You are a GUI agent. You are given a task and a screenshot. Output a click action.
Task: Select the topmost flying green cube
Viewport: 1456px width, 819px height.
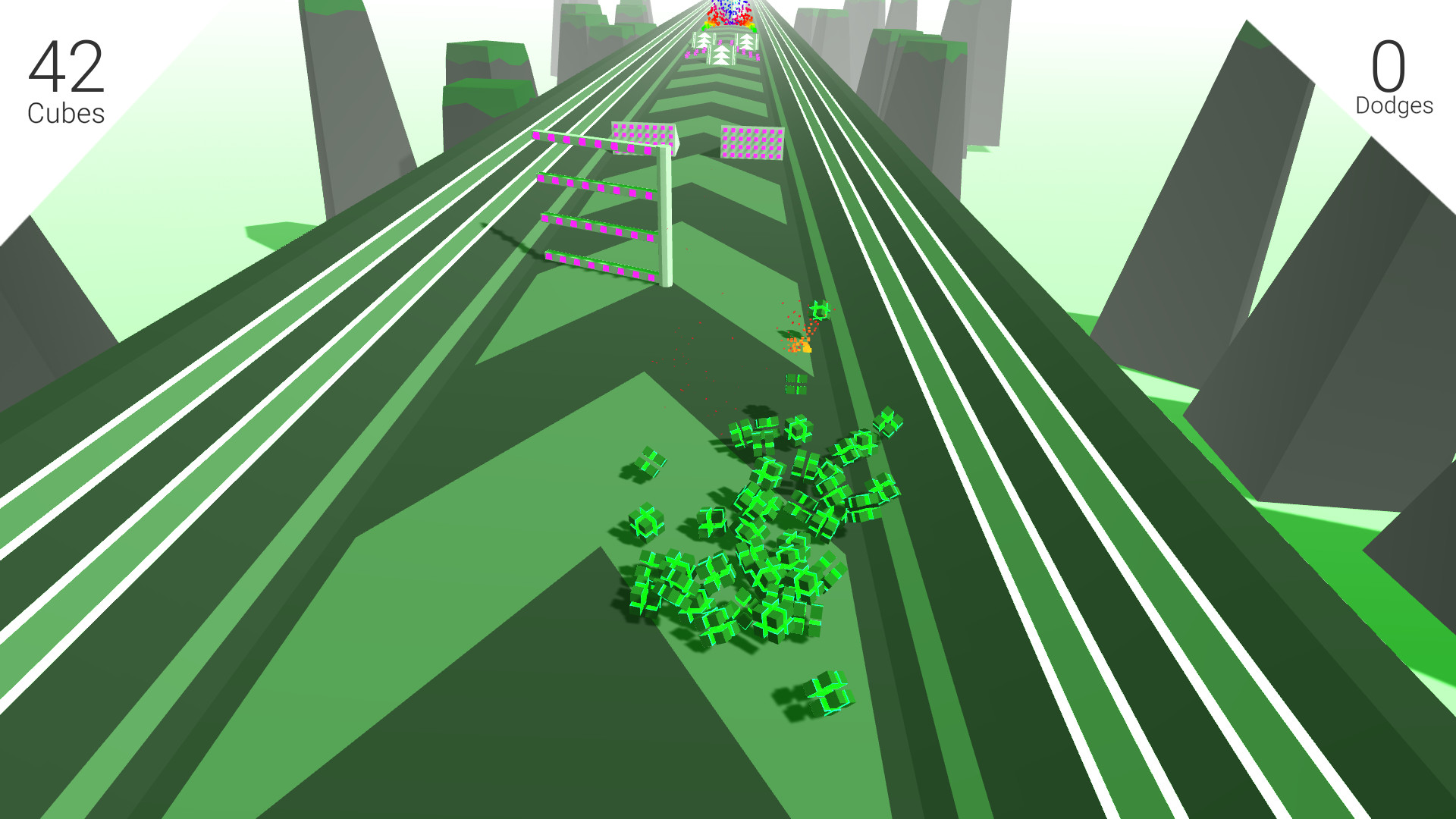tap(819, 310)
